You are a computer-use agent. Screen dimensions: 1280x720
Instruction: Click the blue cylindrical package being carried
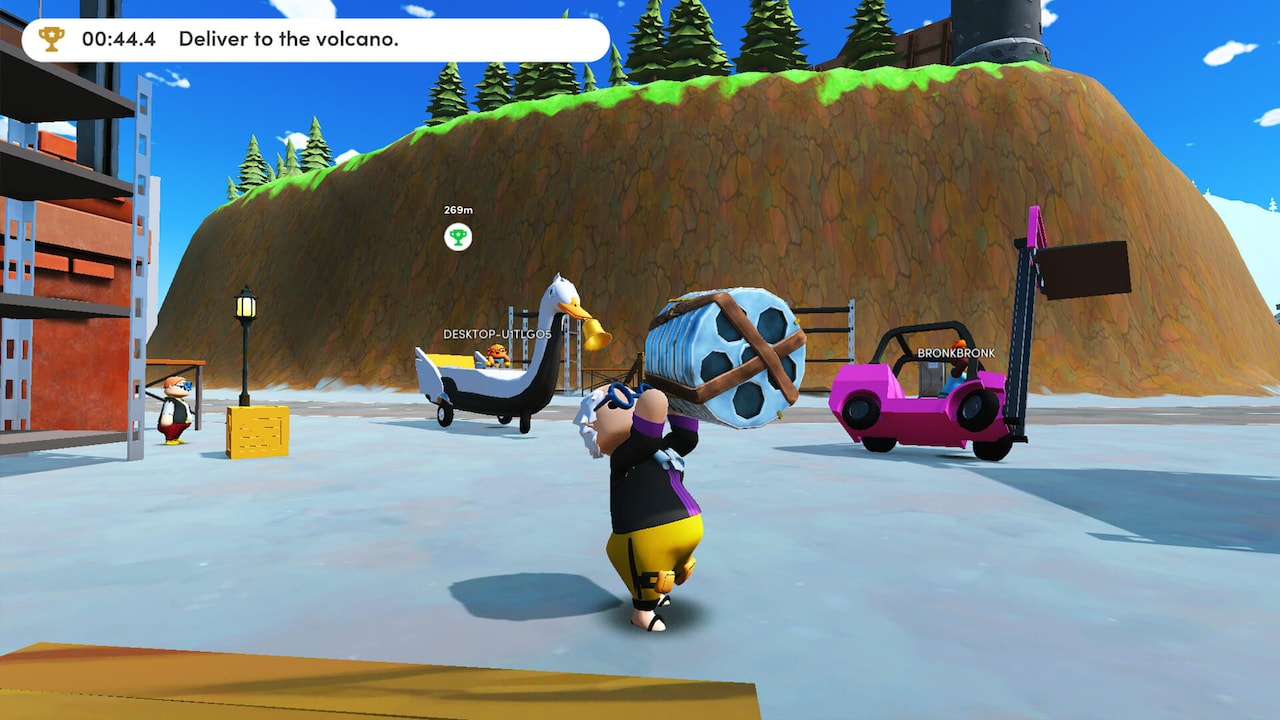(x=718, y=355)
